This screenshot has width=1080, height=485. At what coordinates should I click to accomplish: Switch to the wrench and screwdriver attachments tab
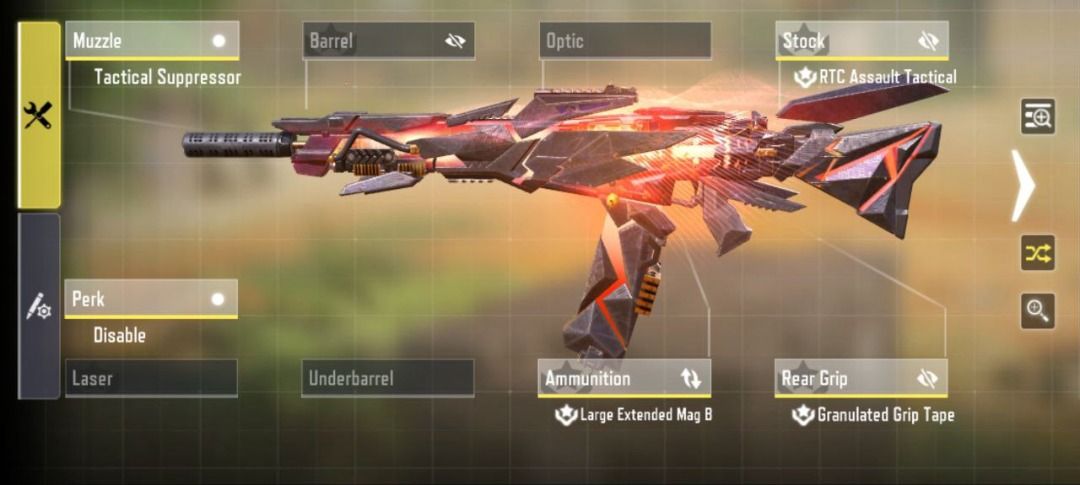click(38, 116)
